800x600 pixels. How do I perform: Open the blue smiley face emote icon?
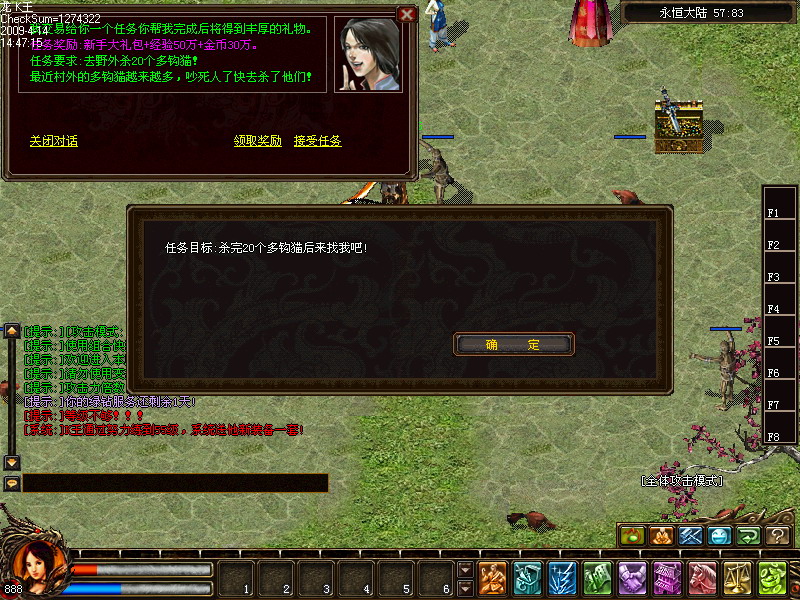719,536
